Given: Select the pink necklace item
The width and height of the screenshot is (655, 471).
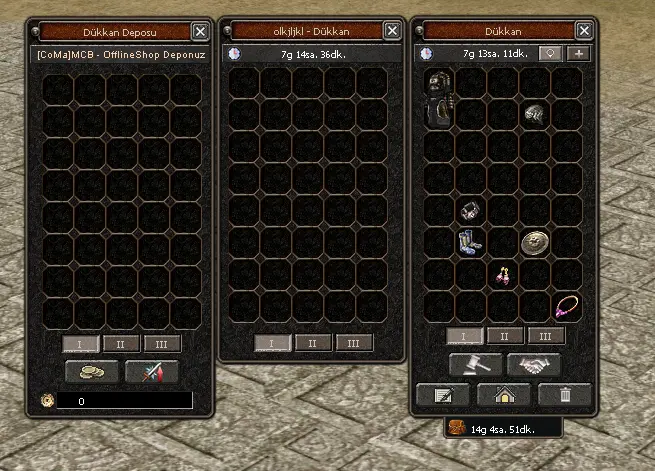Looking at the screenshot, I should [x=567, y=304].
